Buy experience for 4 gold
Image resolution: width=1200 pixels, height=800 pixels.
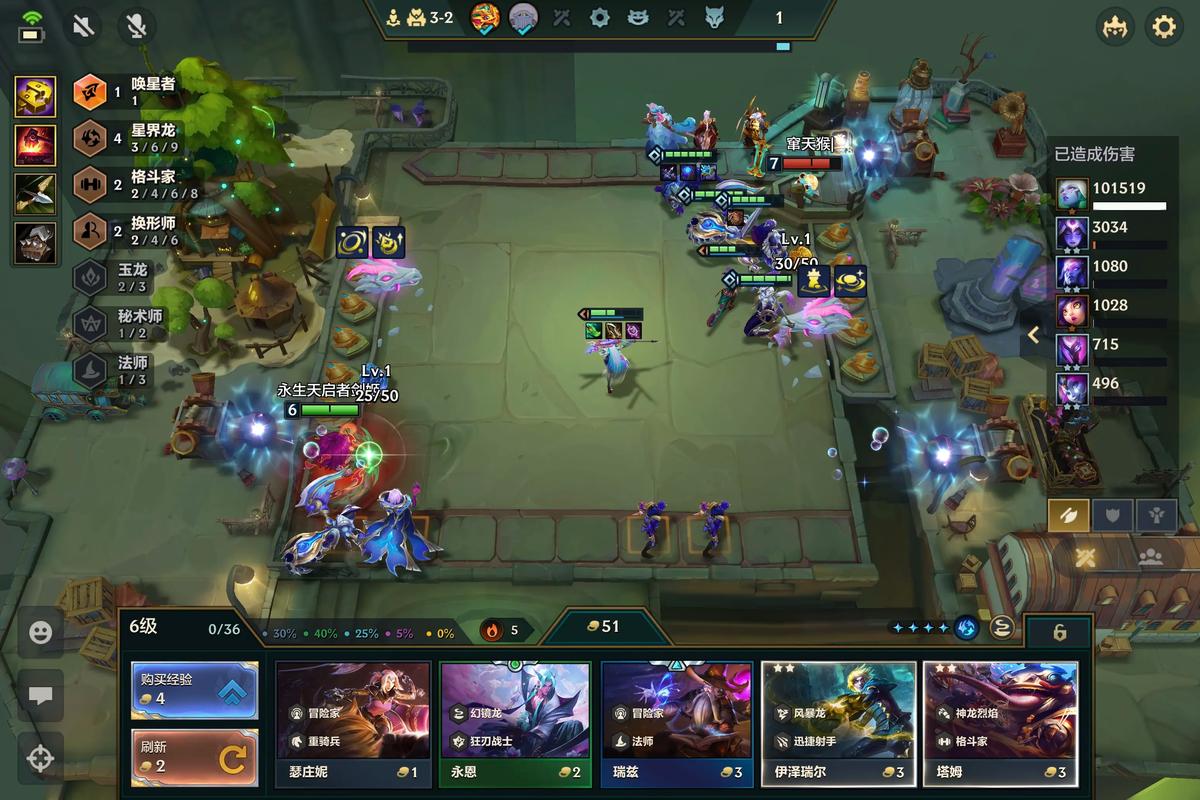pos(194,690)
